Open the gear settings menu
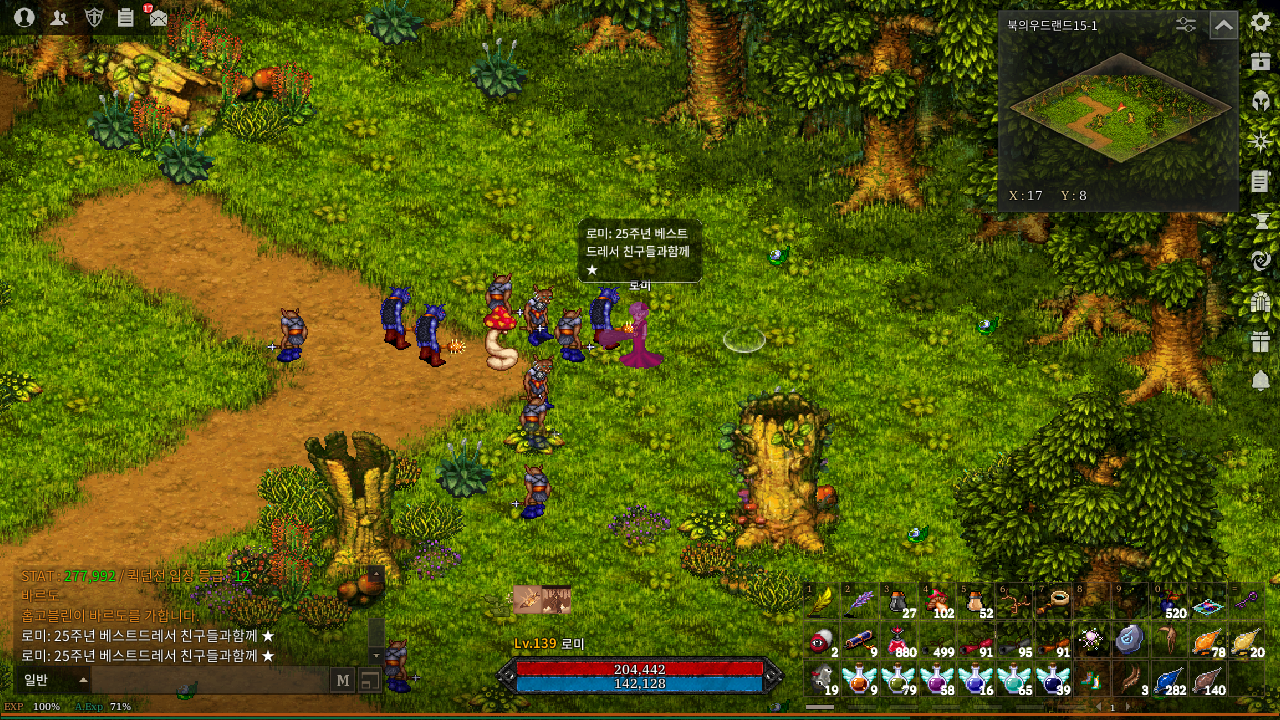This screenshot has width=1280, height=720. [x=1260, y=22]
